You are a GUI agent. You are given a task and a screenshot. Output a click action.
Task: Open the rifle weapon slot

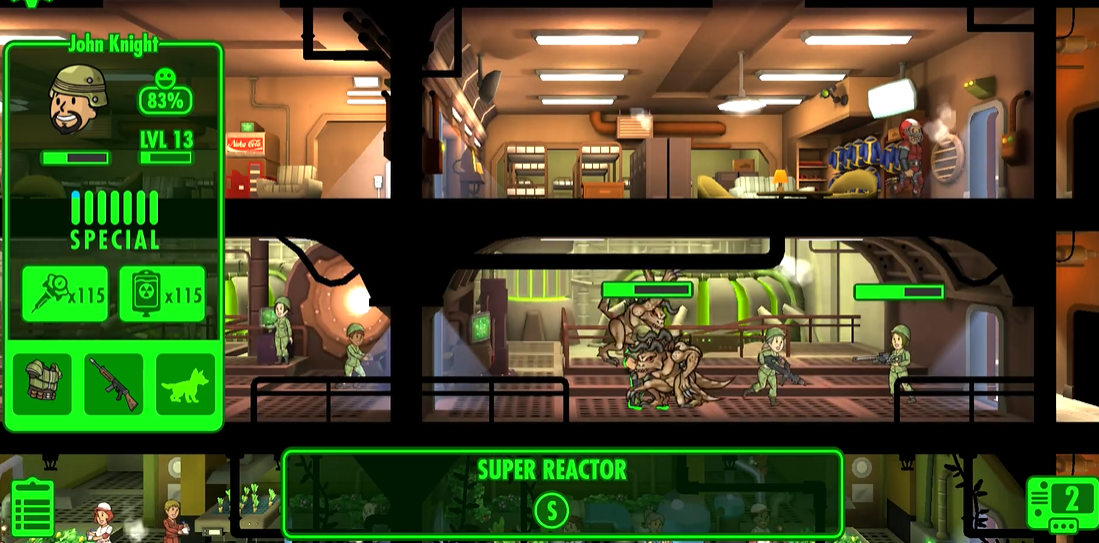(x=113, y=383)
